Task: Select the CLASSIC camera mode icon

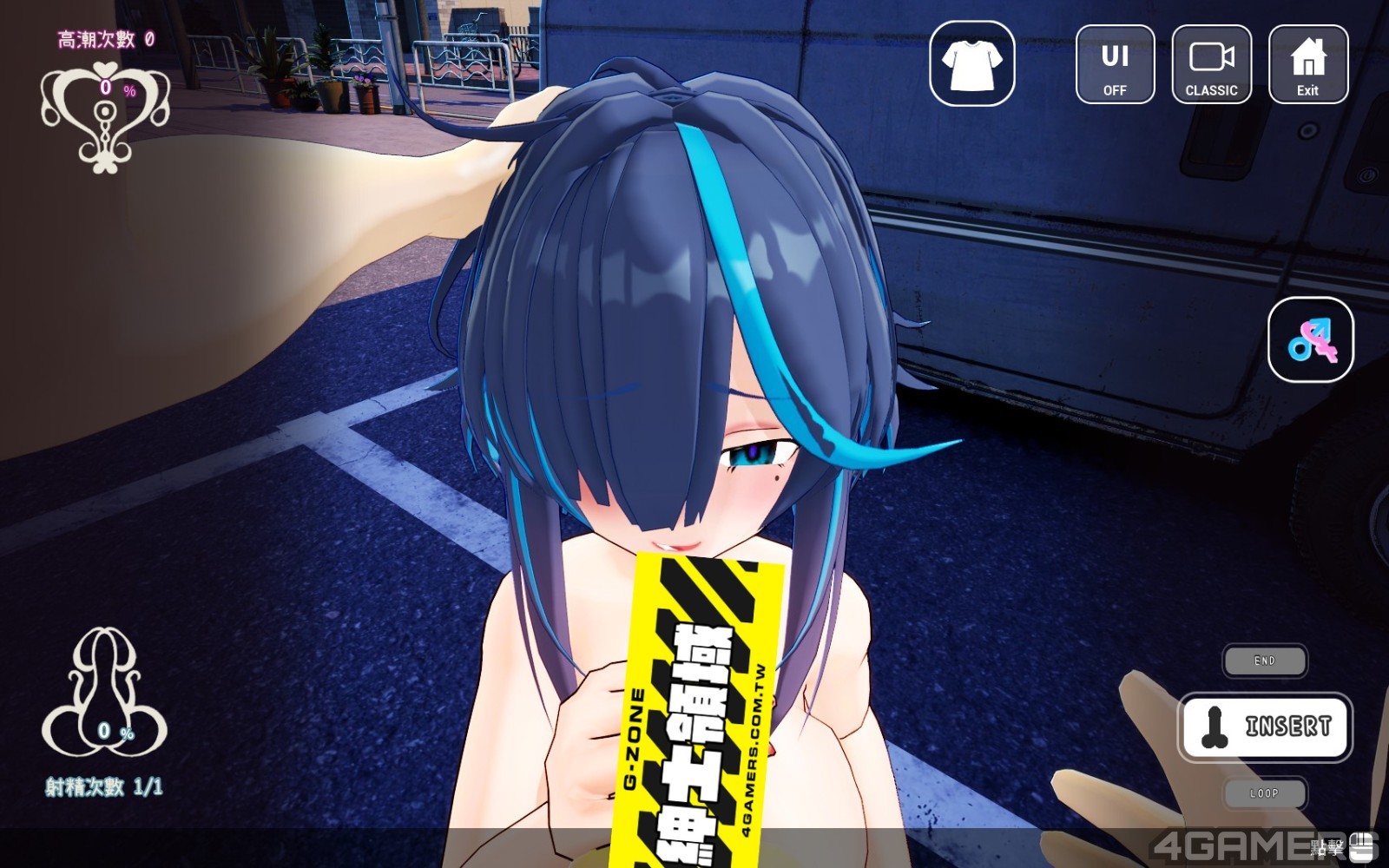Action: click(x=1212, y=66)
